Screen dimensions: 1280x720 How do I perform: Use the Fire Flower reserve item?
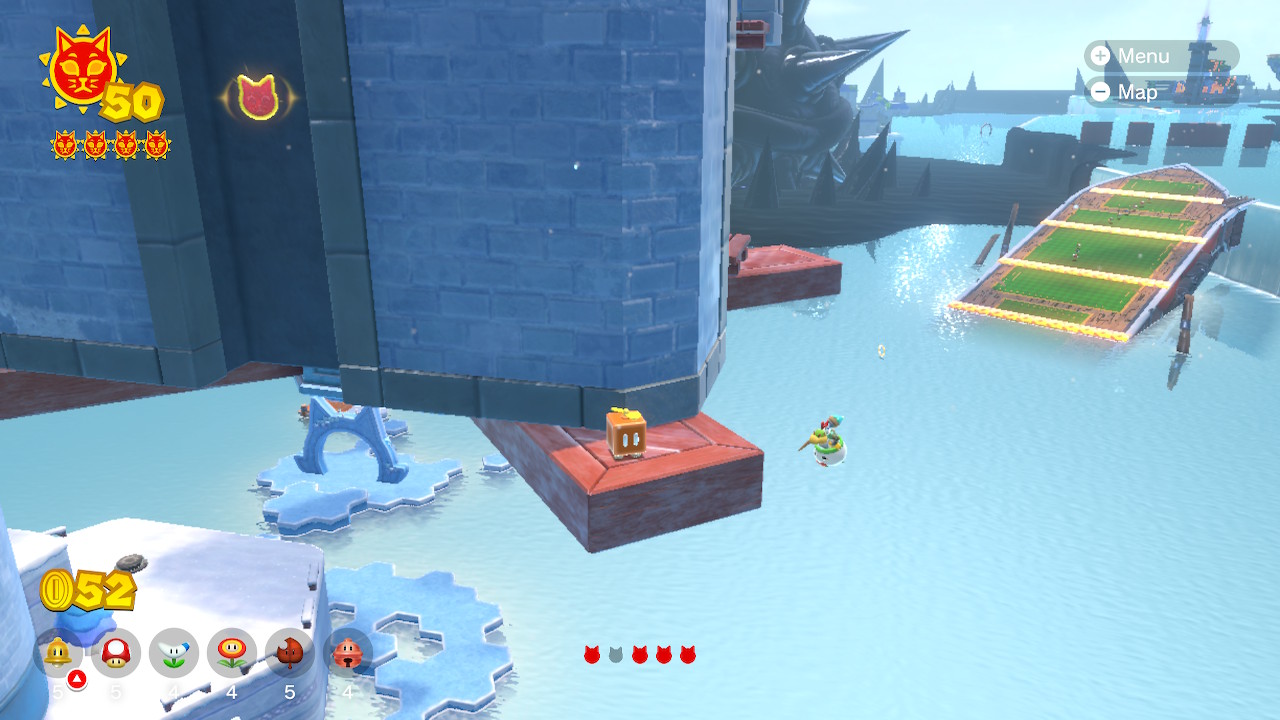point(232,653)
